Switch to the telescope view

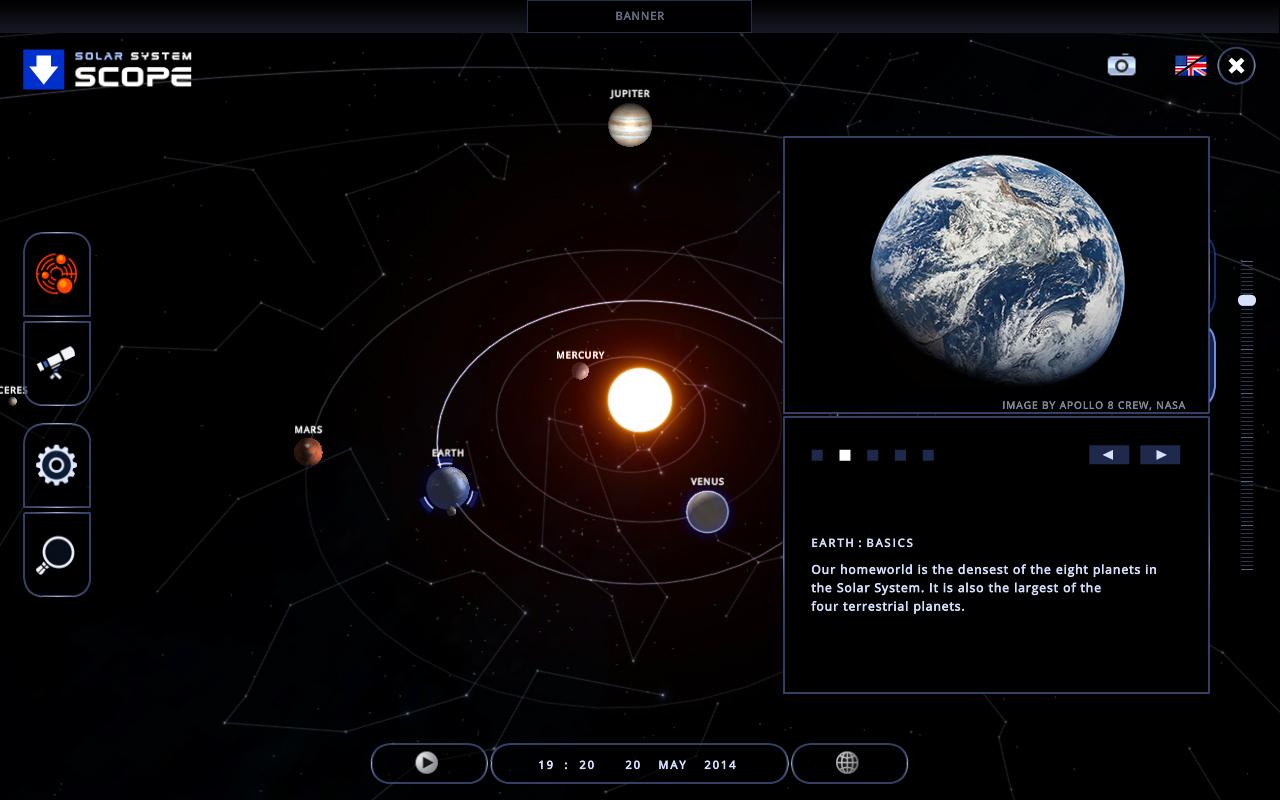(57, 364)
